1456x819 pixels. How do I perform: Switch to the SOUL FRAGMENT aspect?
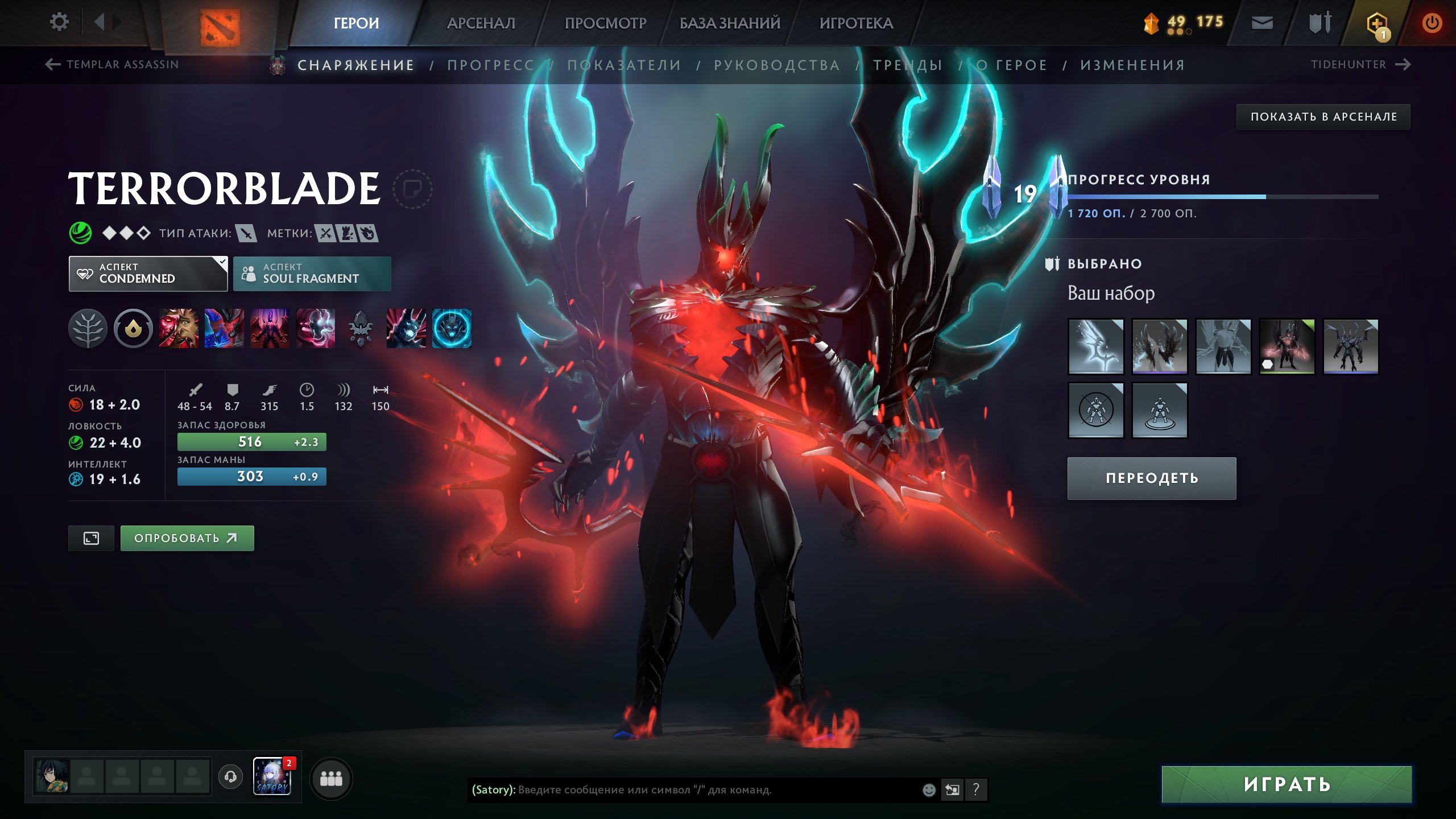coord(312,274)
